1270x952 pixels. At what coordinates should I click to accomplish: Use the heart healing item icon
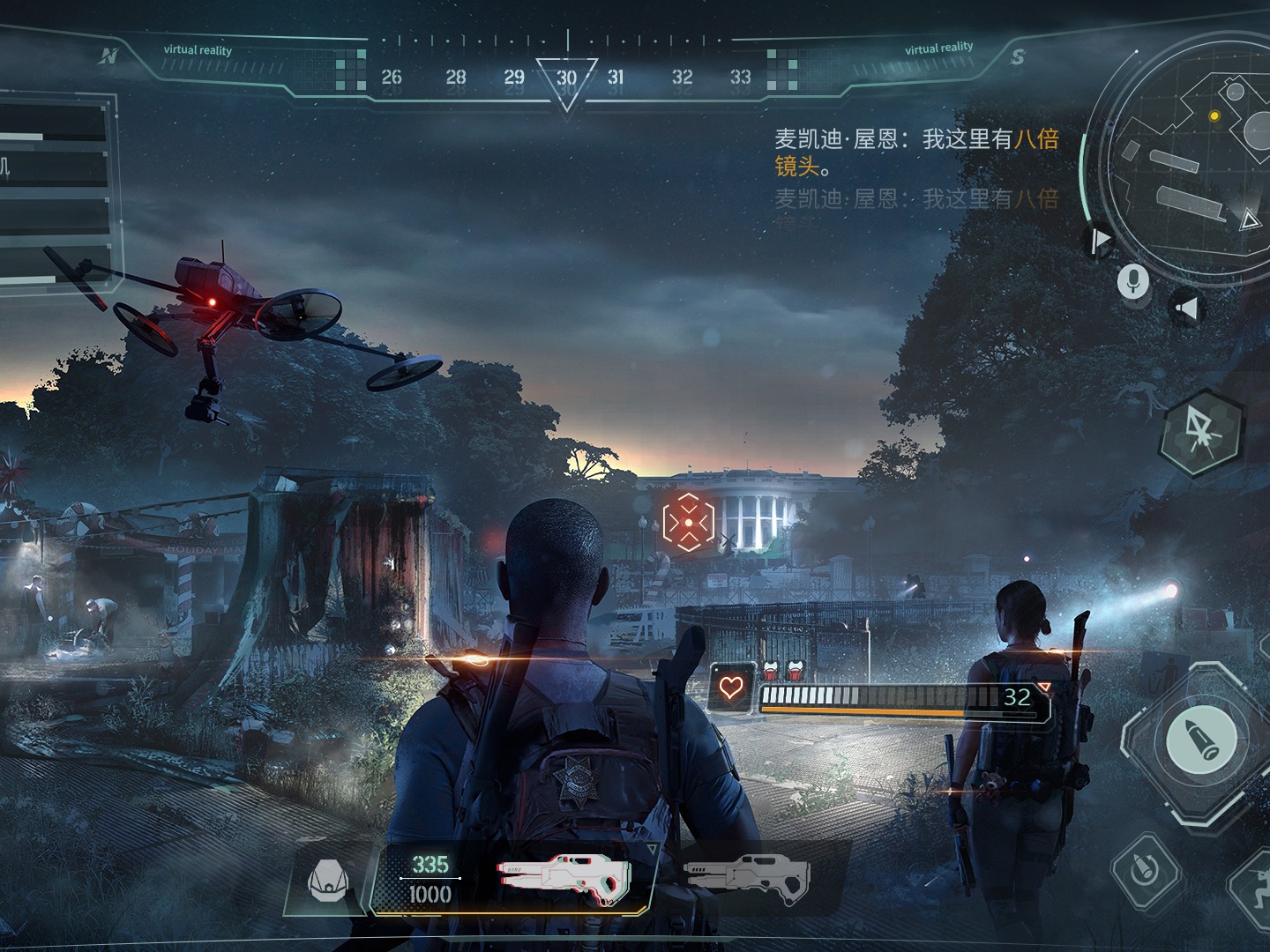[x=731, y=687]
